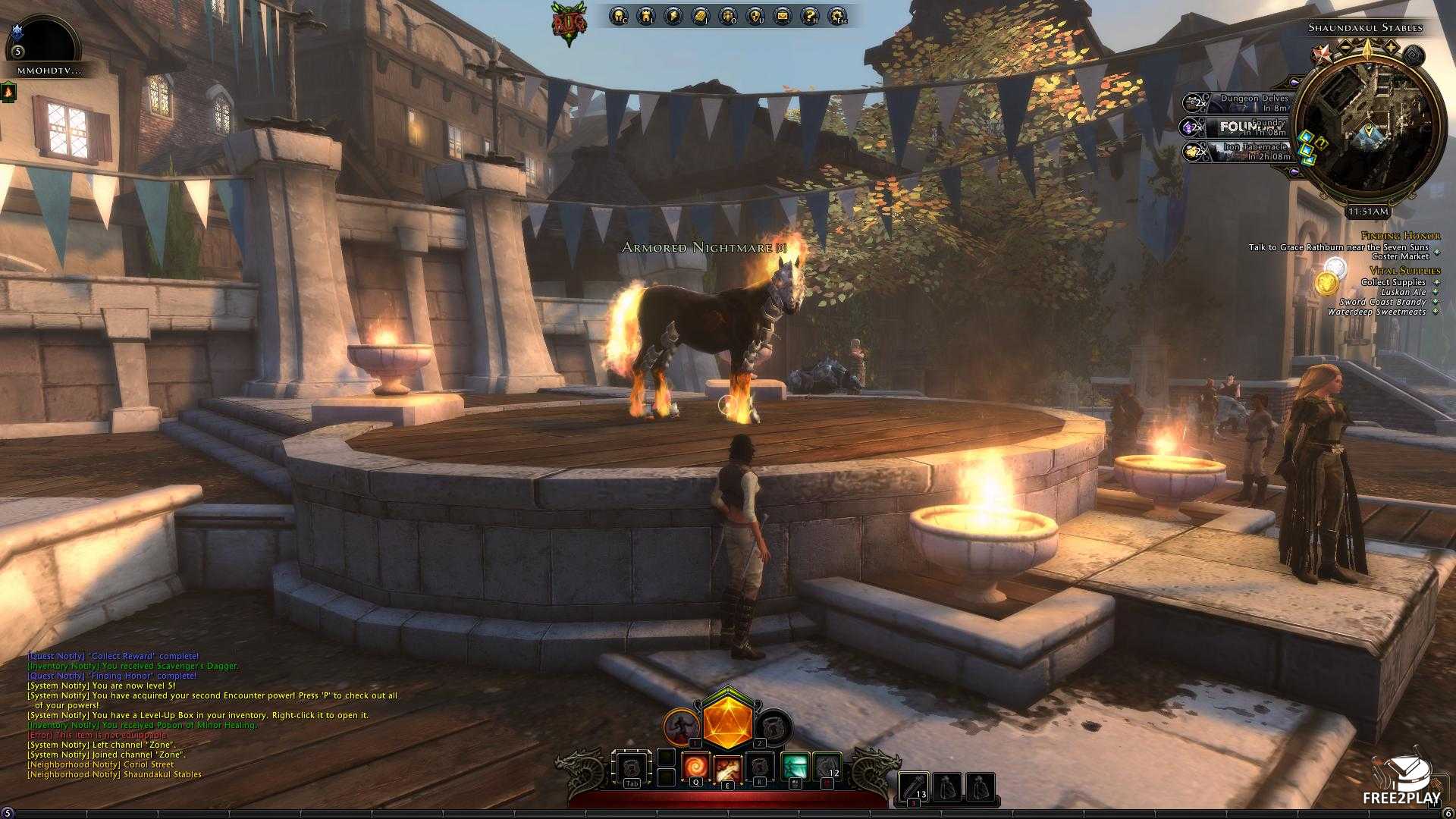Click the red bug report badge
This screenshot has width=1456, height=819.
[569, 24]
